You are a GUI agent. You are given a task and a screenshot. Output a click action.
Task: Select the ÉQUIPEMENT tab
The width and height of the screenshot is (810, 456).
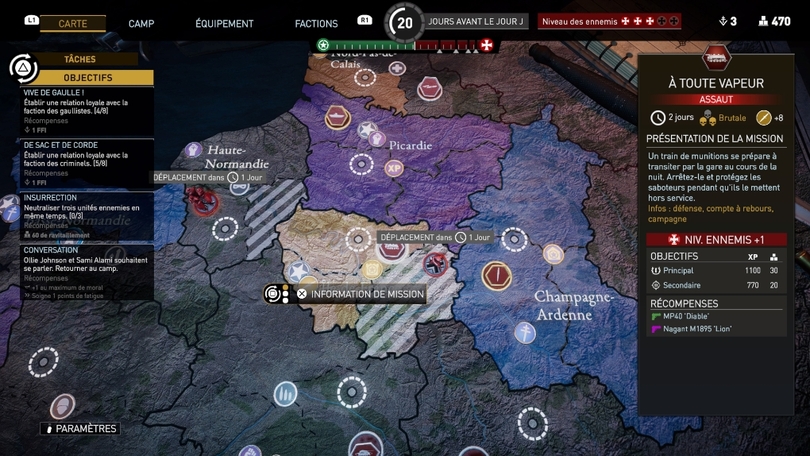(224, 23)
